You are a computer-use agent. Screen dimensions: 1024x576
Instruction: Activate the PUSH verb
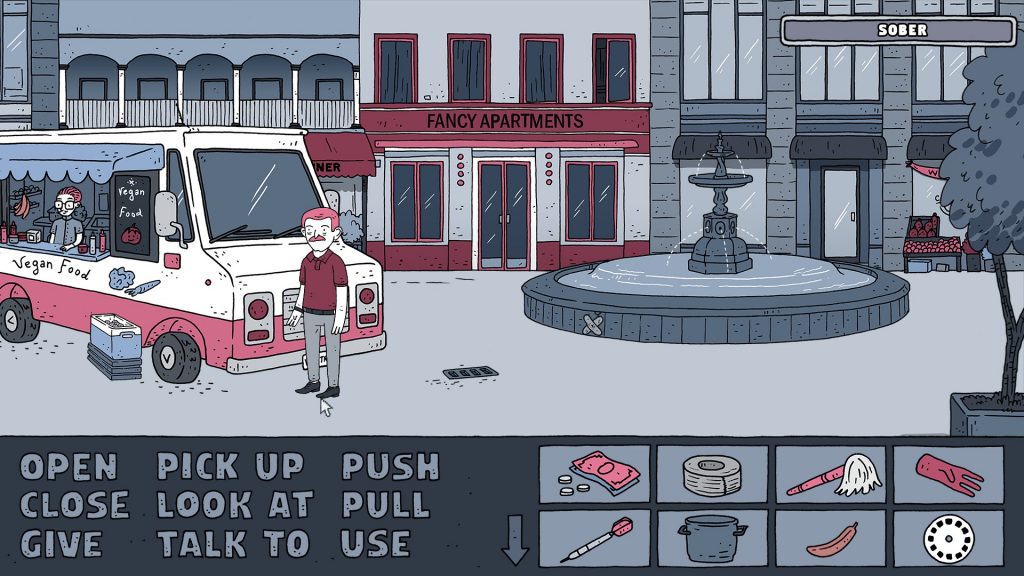coord(391,467)
